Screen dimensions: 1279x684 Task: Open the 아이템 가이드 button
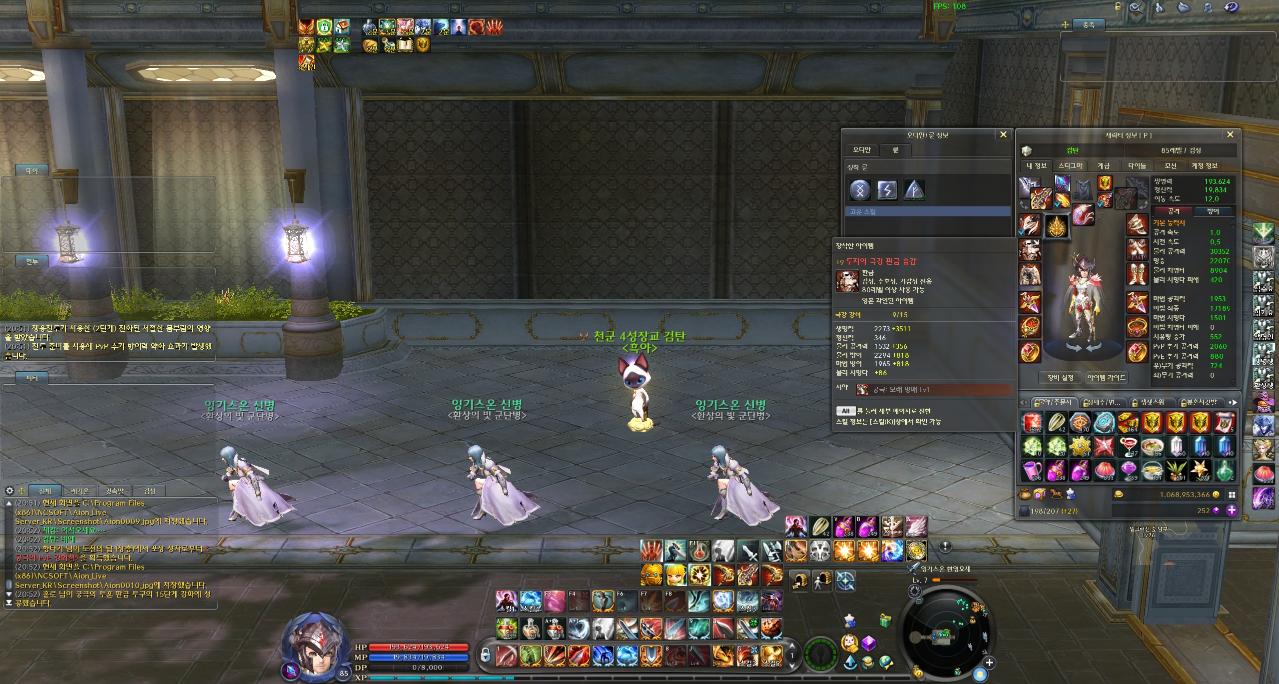(x=1106, y=377)
